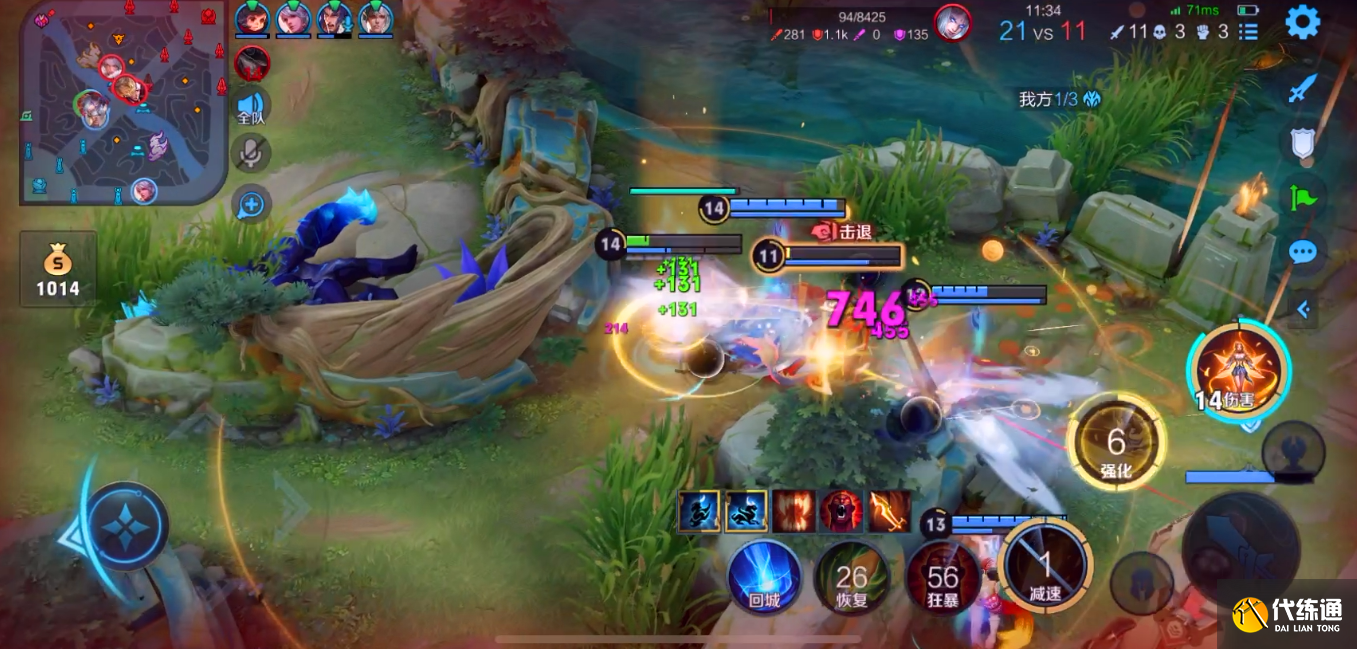Open the shop via the 1014 gold pouch
This screenshot has height=649, width=1357.
(x=60, y=271)
